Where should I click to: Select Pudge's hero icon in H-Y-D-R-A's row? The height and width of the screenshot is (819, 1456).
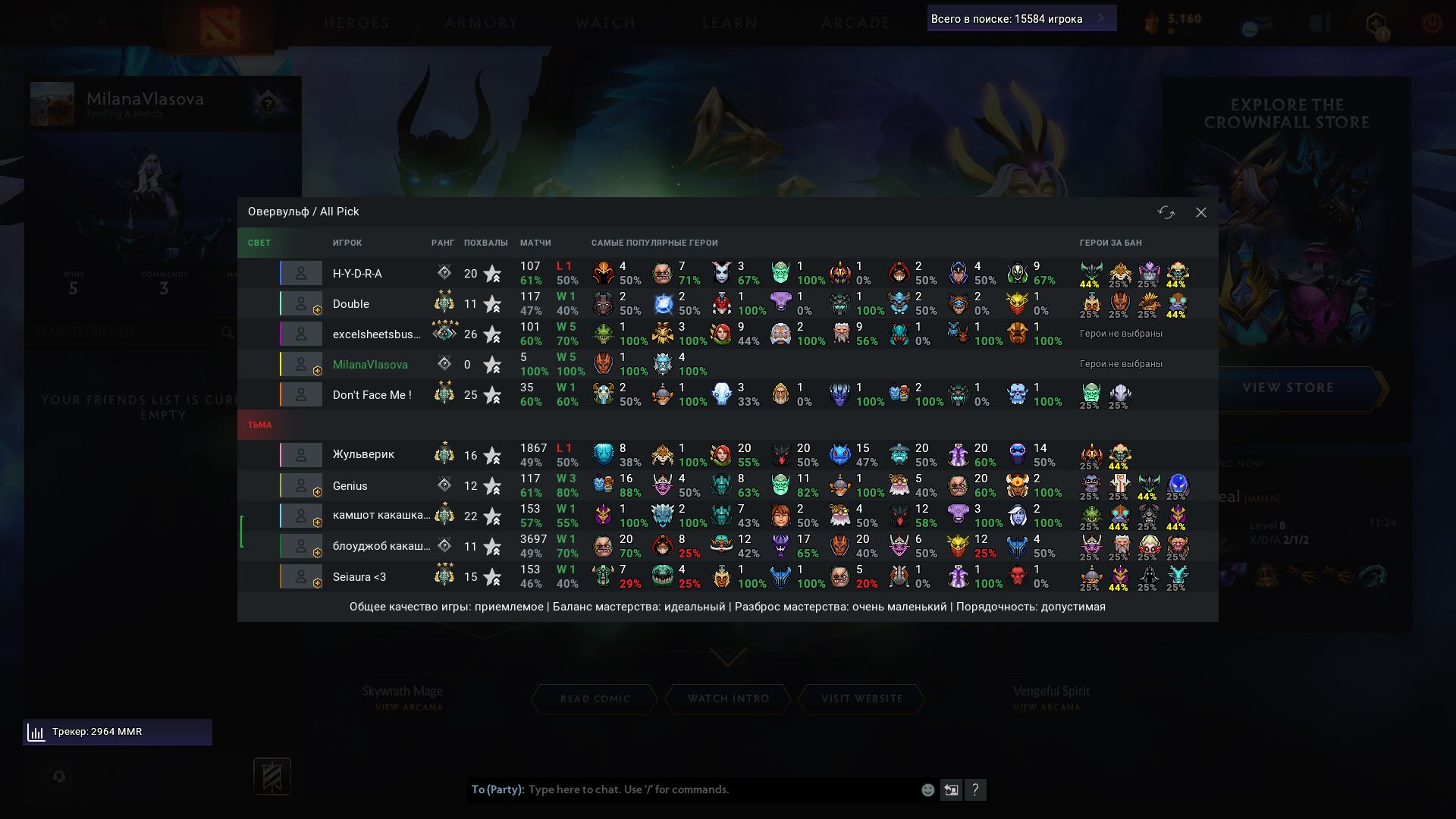(x=662, y=273)
